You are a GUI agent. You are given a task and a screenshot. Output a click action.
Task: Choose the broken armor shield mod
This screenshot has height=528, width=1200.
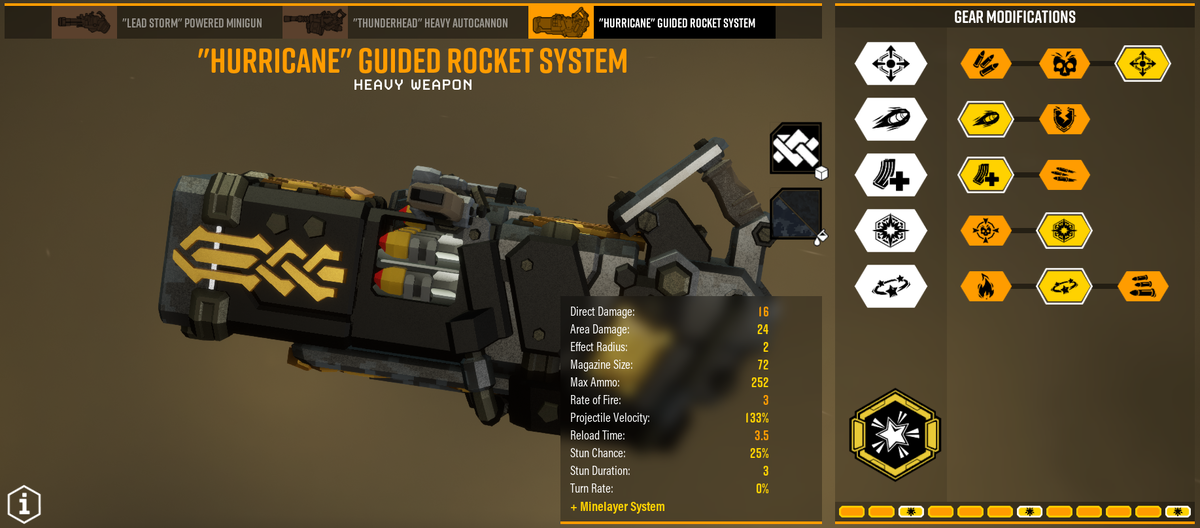point(1062,119)
